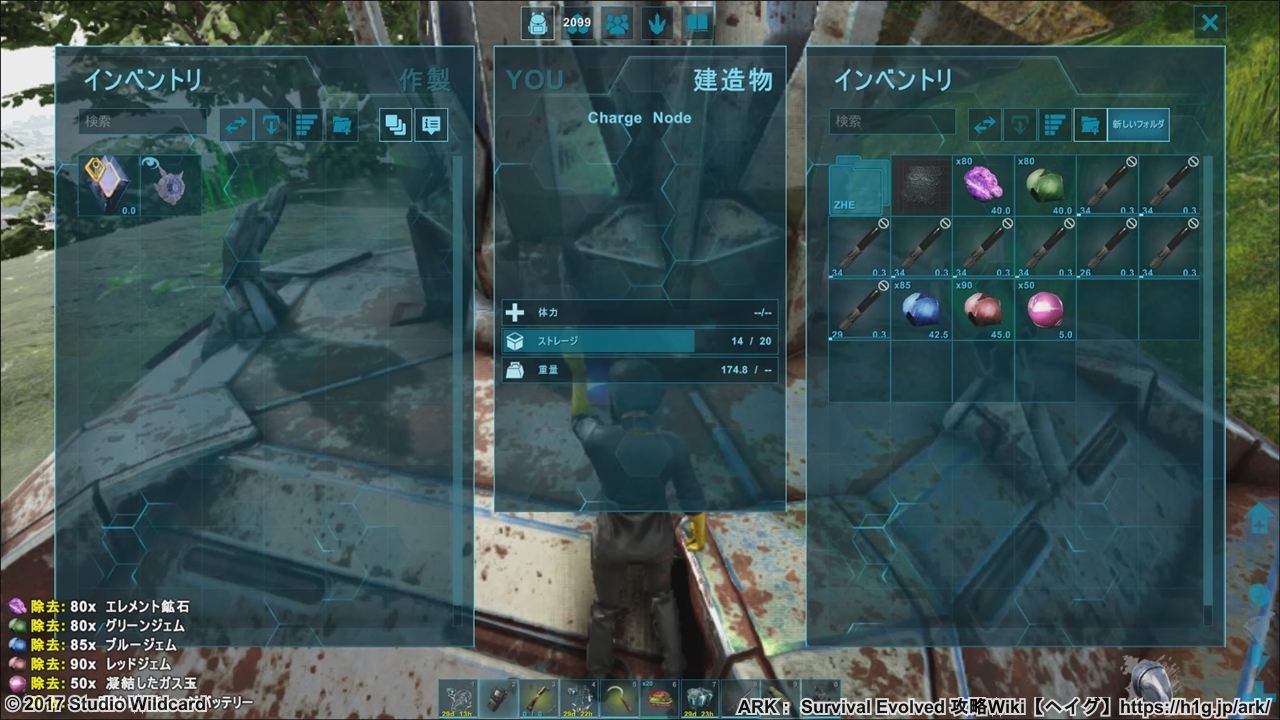Switch to the 作製 crafting tab
Image resolution: width=1280 pixels, height=720 pixels.
point(425,80)
